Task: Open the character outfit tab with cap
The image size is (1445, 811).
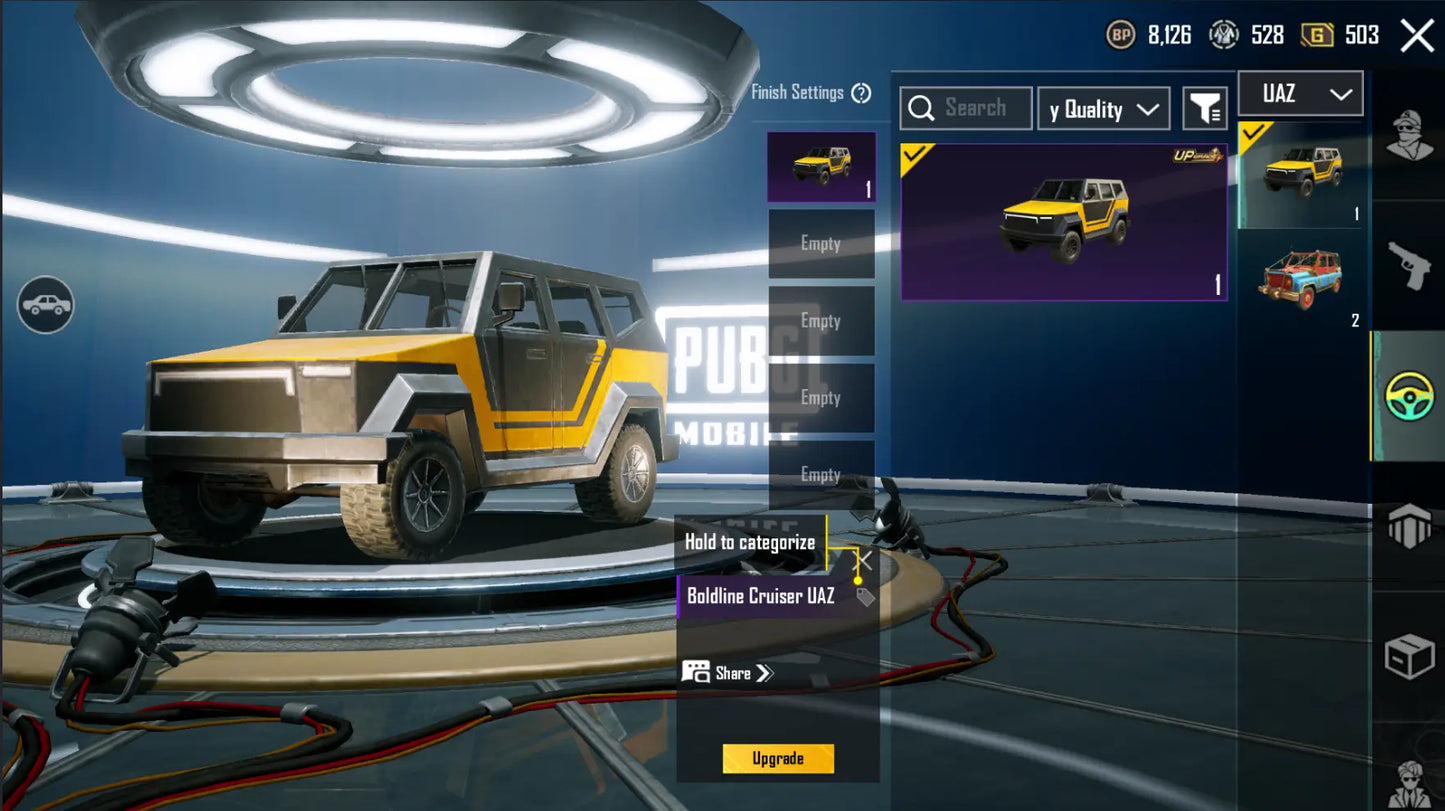Action: coord(1409,135)
